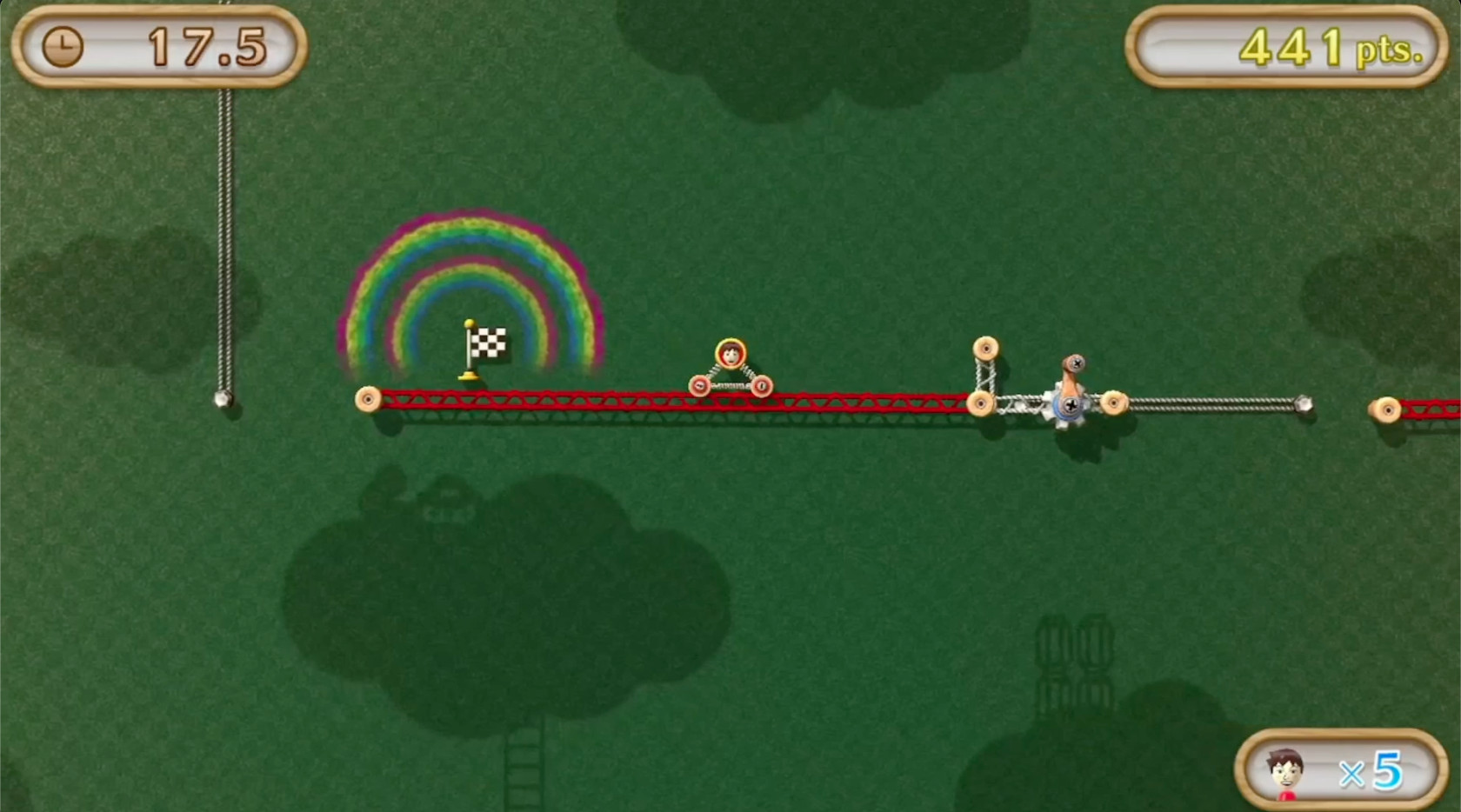This screenshot has height=812, width=1461.
Task: Click the rightmost rope anchor bolt
Action: click(x=1302, y=403)
